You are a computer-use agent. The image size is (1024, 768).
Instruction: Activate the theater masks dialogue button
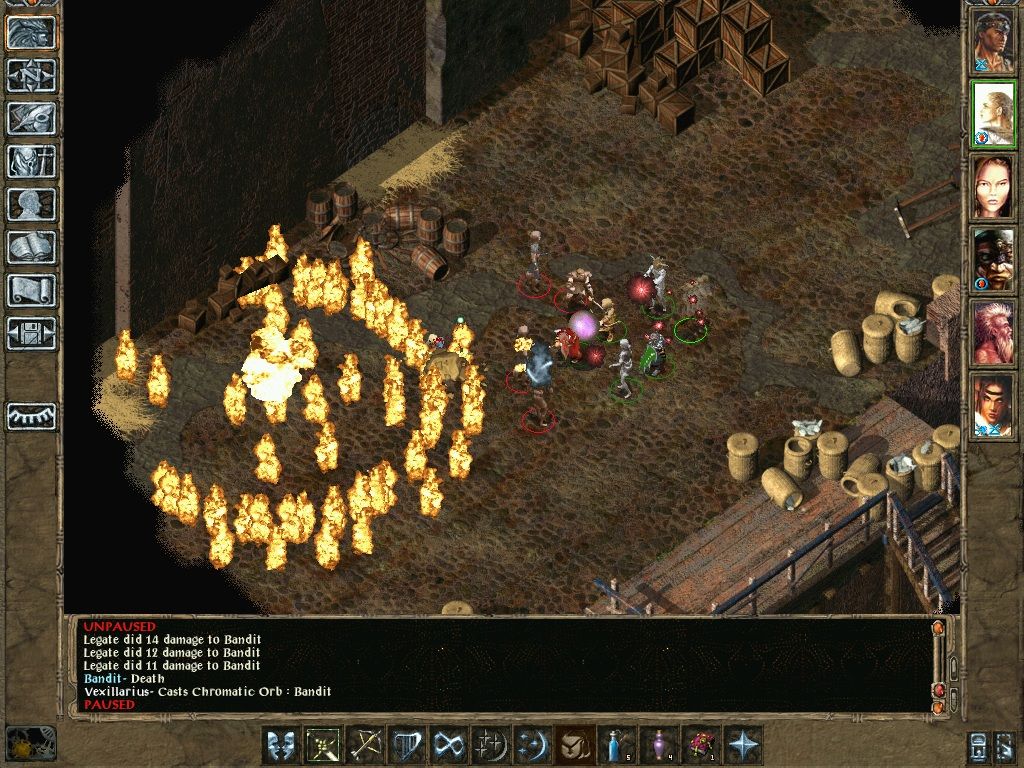coord(282,745)
